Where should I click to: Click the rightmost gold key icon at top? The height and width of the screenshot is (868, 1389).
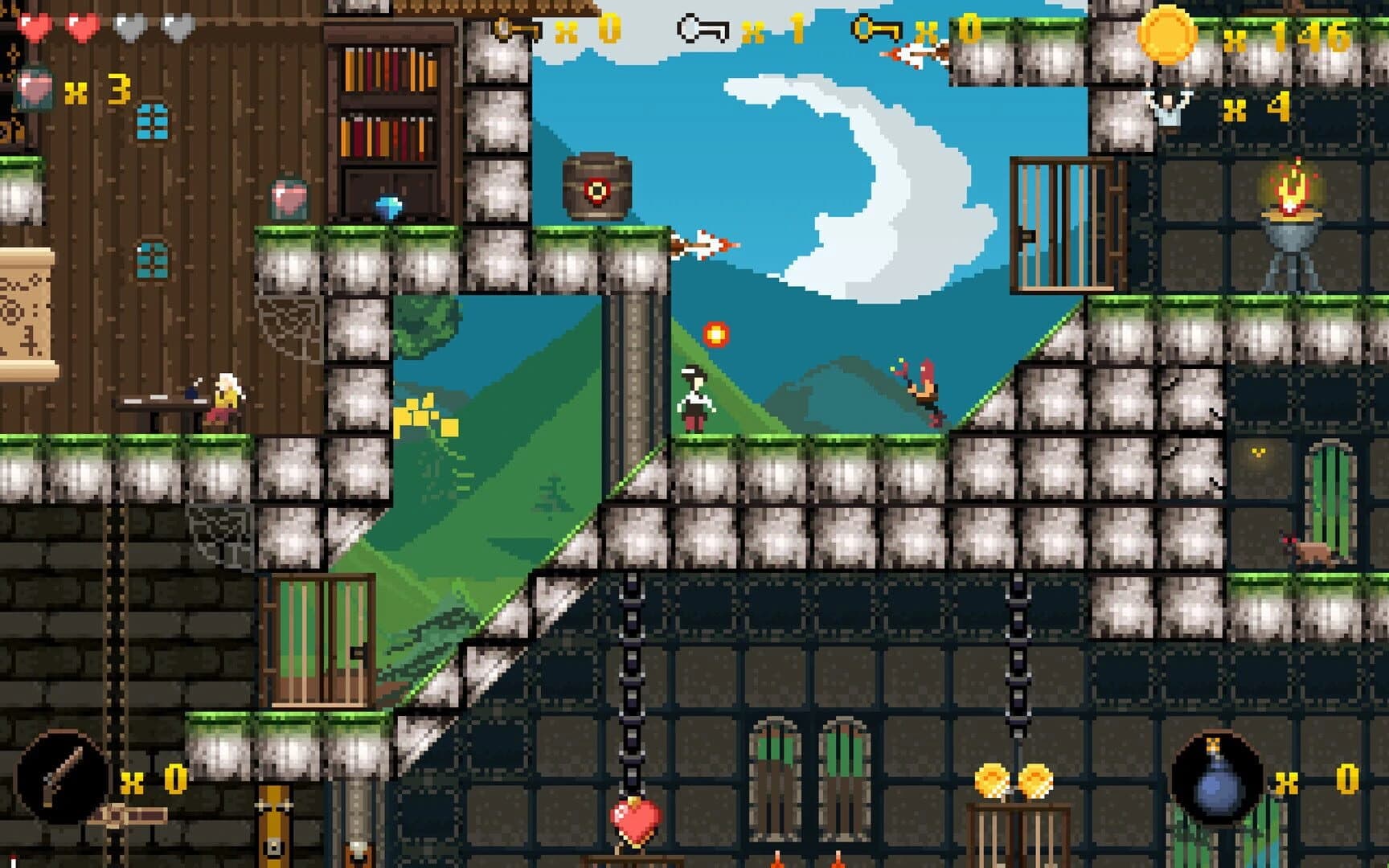click(874, 29)
